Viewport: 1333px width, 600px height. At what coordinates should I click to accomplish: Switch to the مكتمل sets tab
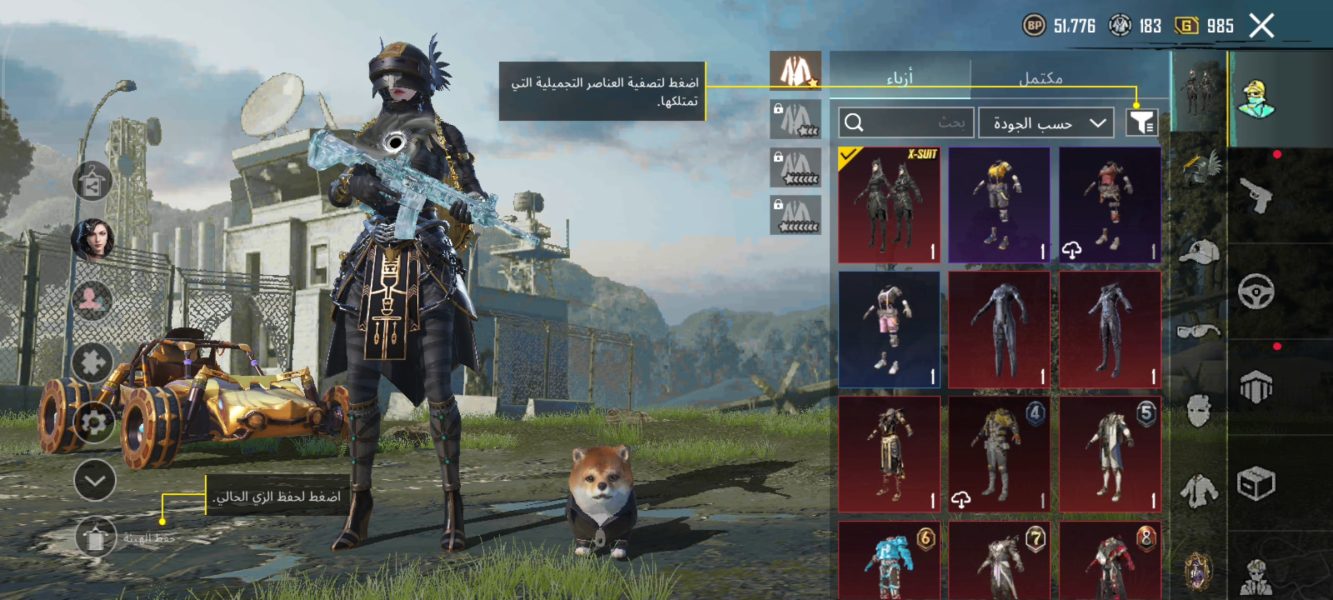1040,77
